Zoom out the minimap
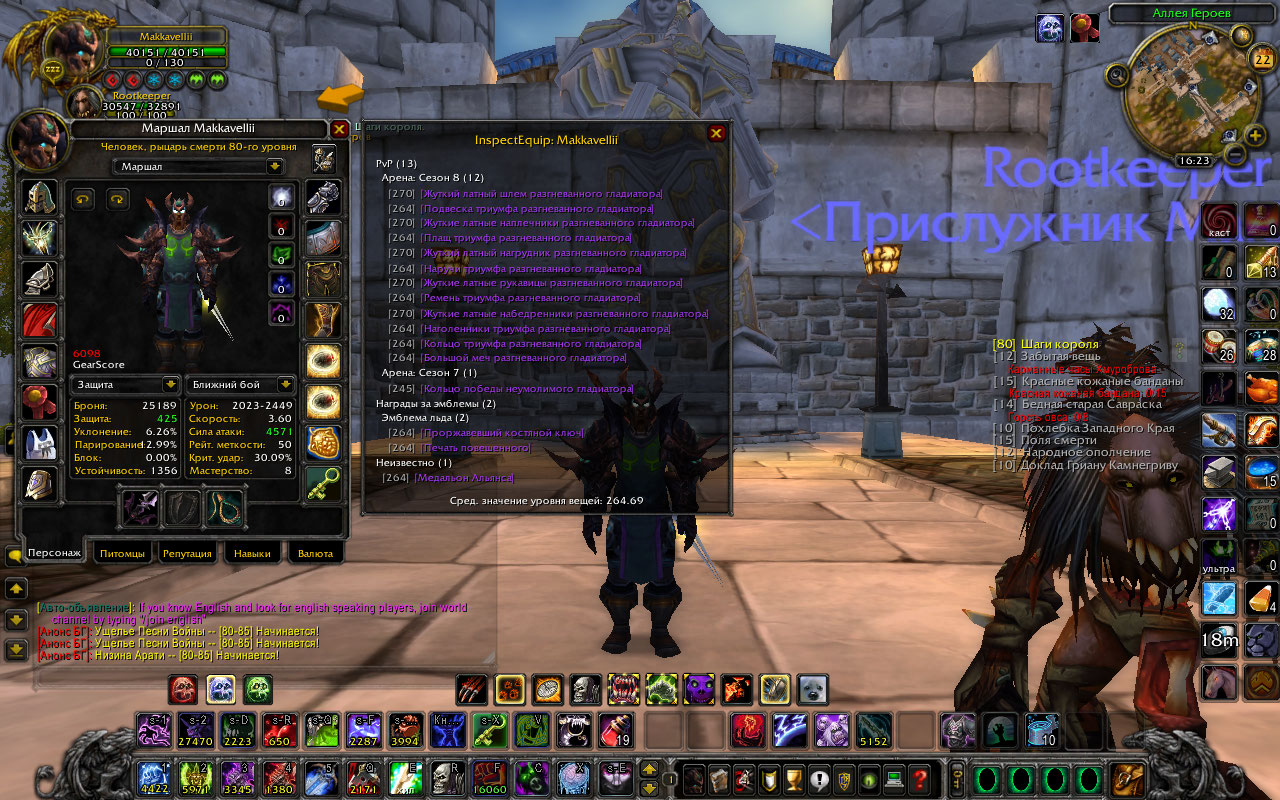This screenshot has height=800, width=1280. pos(1234,155)
